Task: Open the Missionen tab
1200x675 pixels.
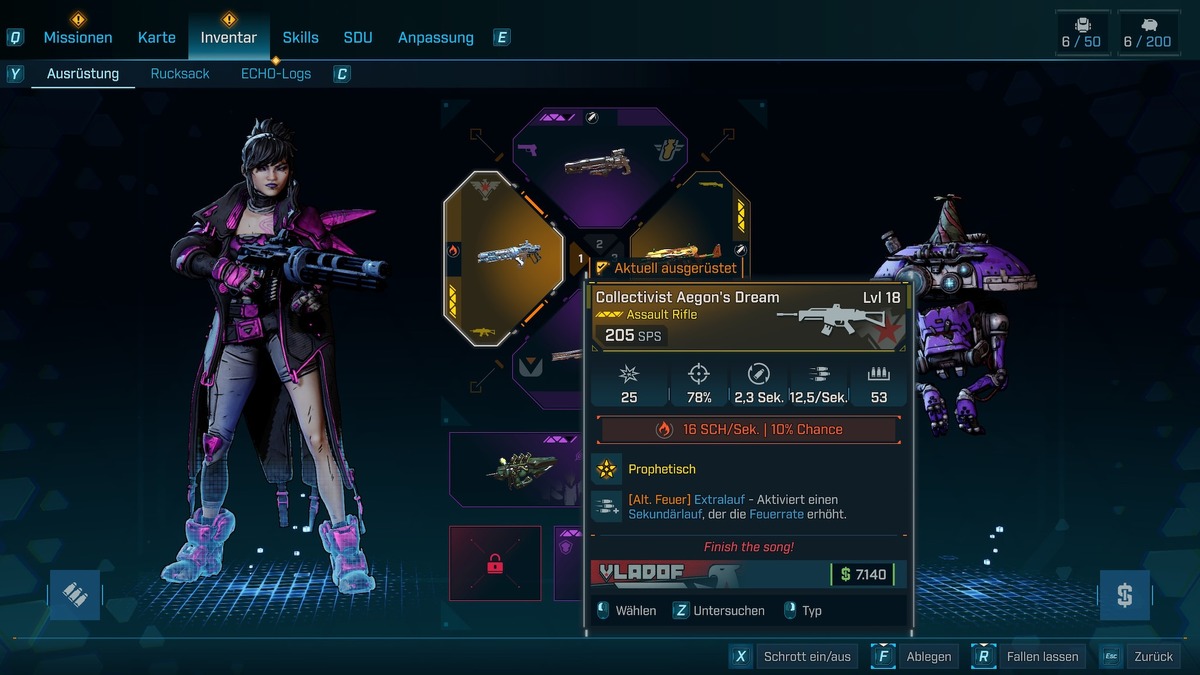Action: point(77,38)
